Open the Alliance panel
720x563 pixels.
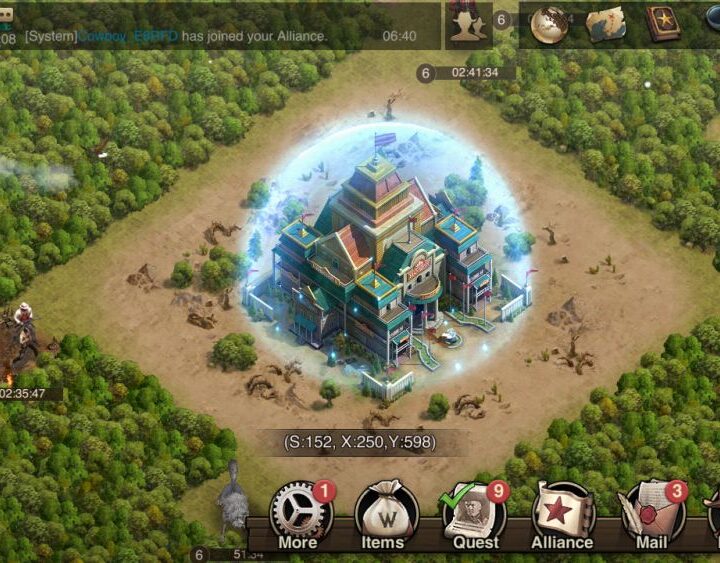[x=562, y=517]
